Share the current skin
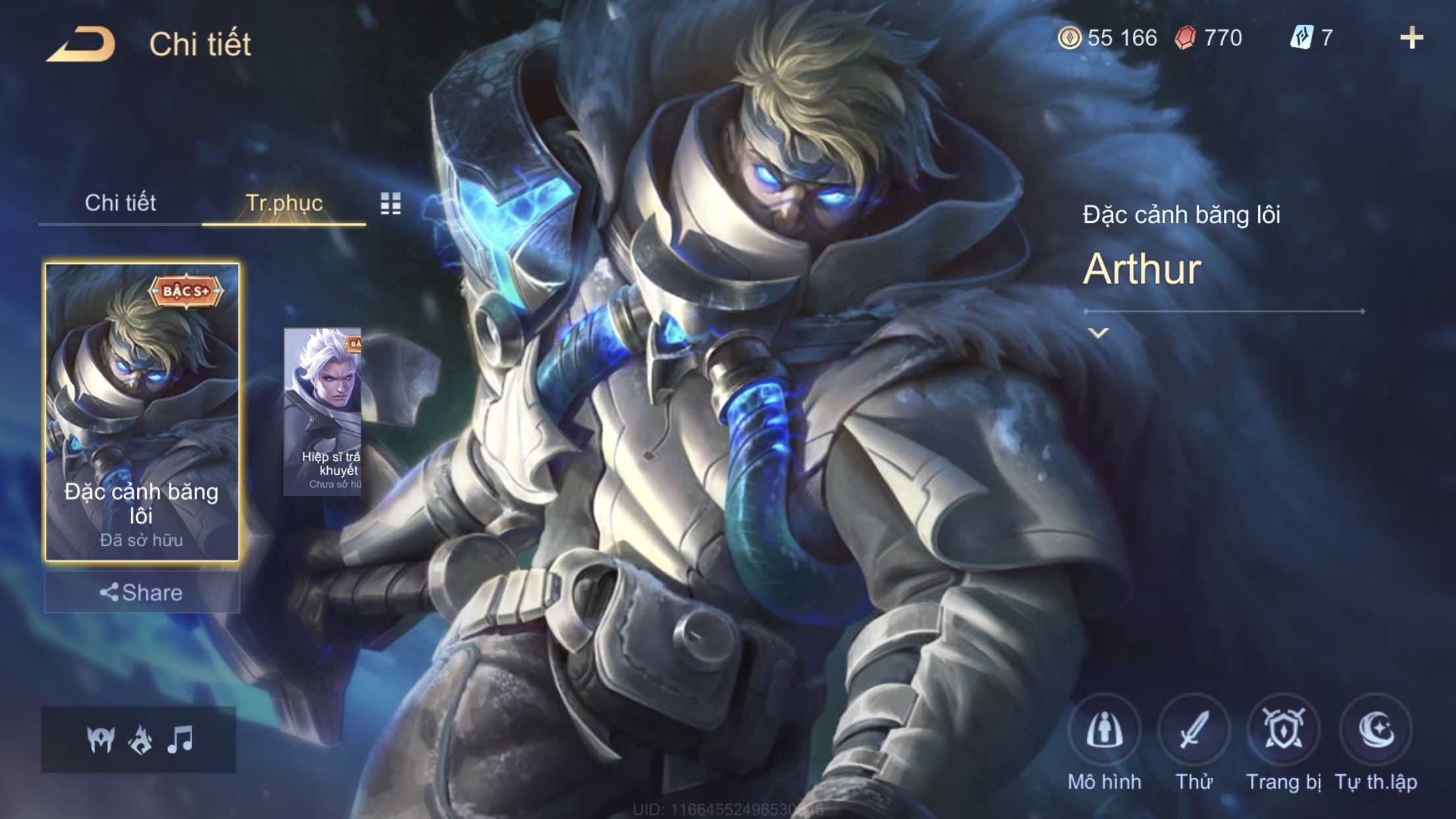 (142, 592)
